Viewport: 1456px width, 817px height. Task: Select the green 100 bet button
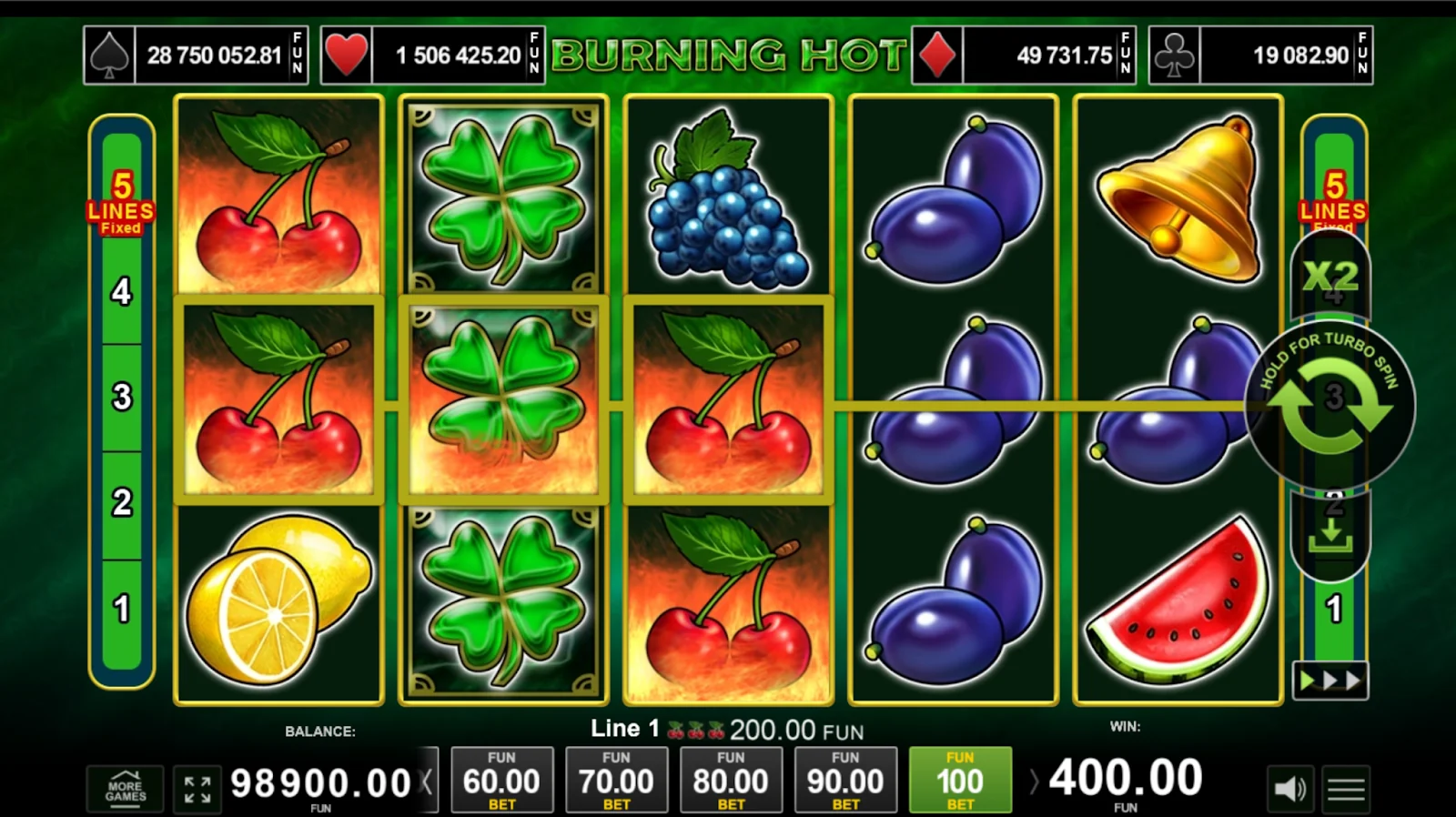pyautogui.click(x=960, y=780)
